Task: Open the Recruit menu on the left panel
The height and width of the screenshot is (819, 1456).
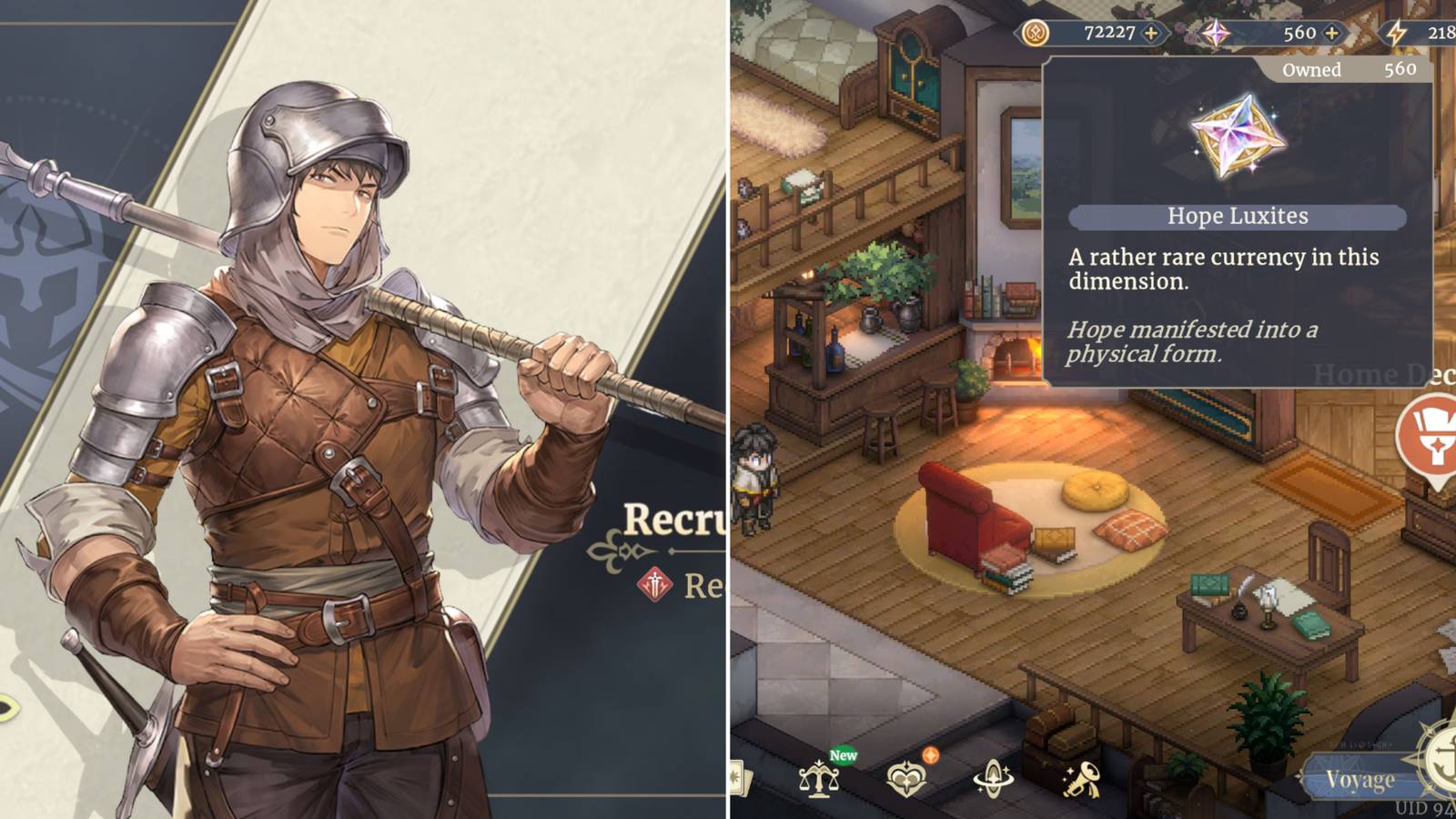Action: coord(673,518)
